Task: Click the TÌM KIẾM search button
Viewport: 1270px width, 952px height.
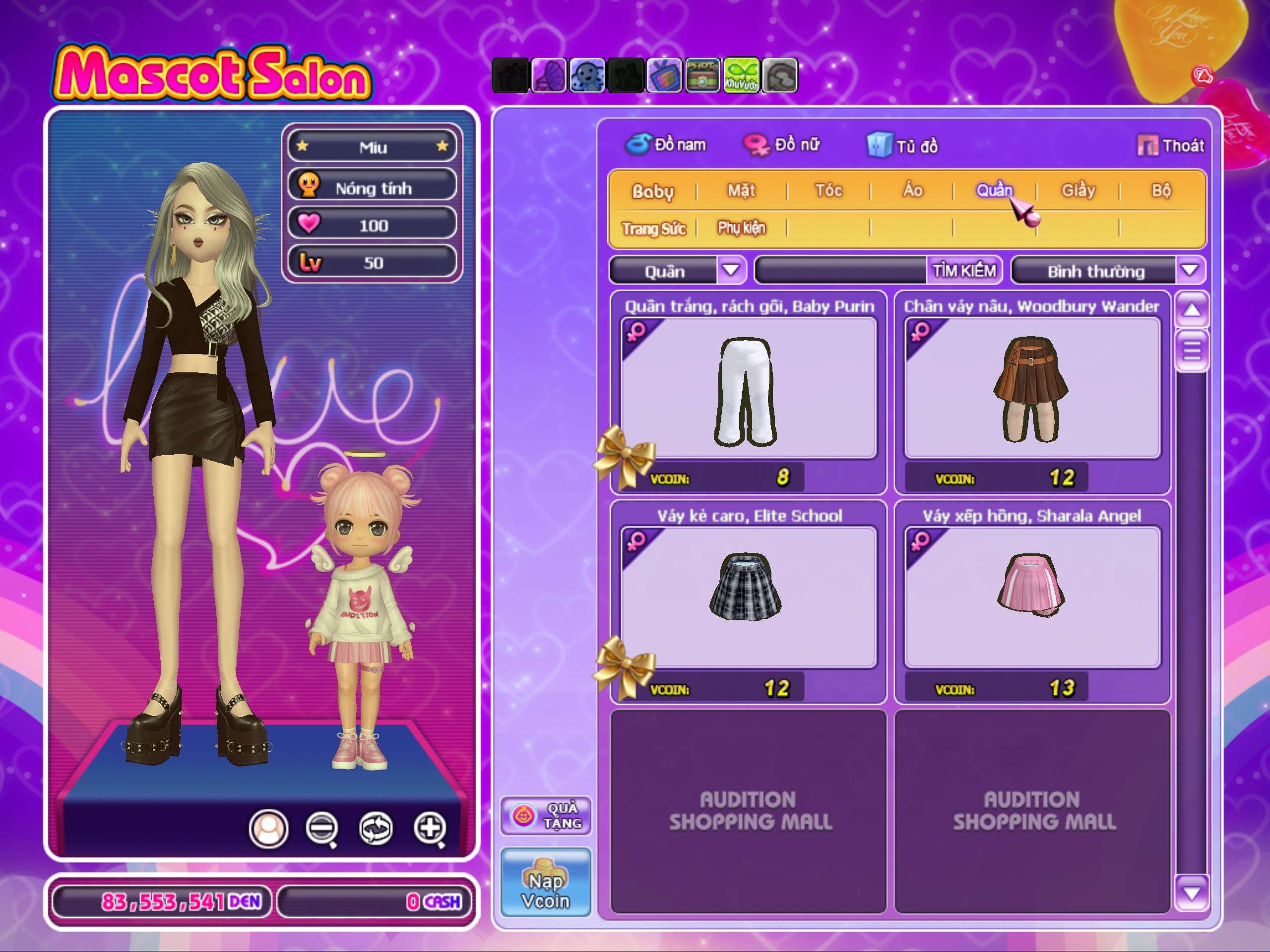Action: 964,270
